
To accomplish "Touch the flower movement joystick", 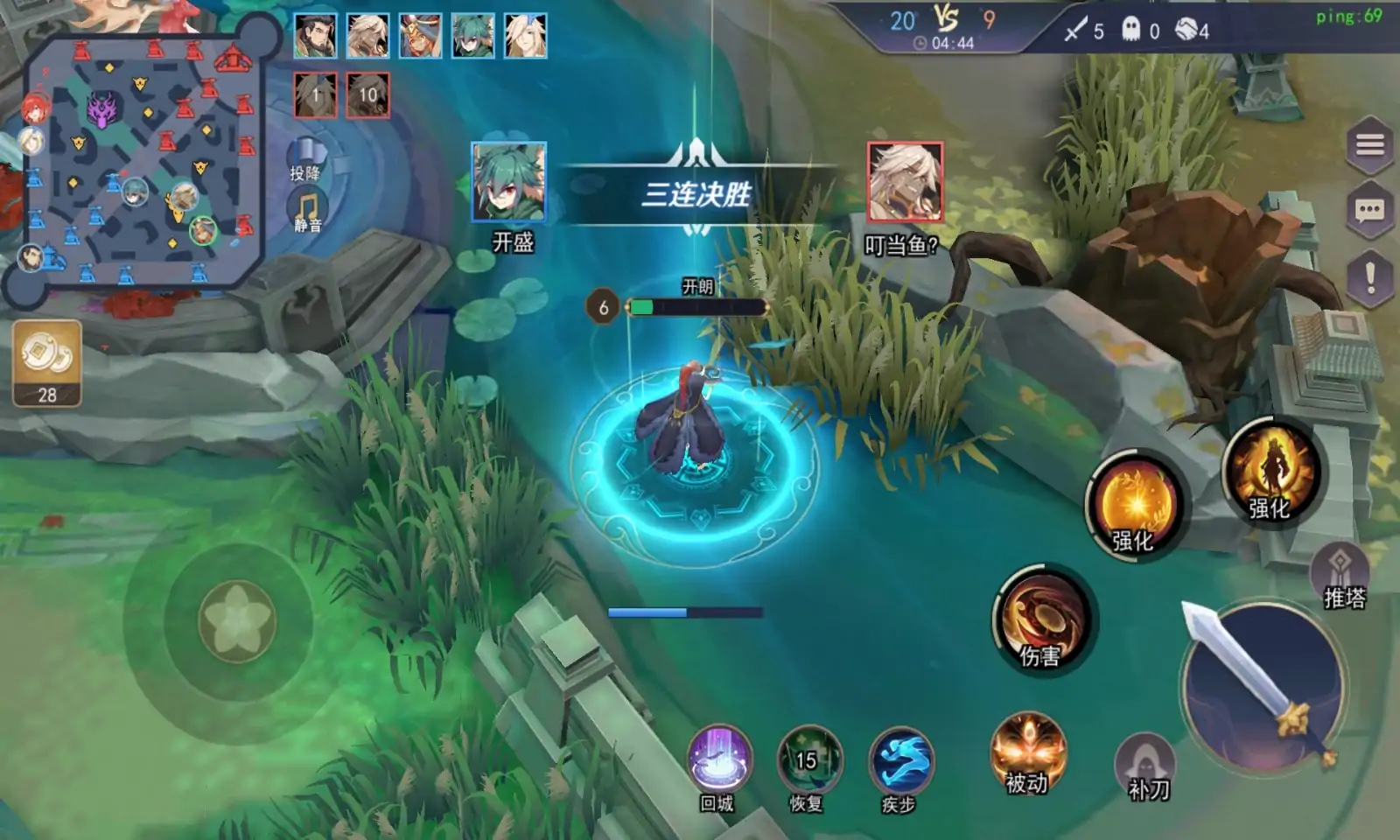I will pyautogui.click(x=237, y=621).
